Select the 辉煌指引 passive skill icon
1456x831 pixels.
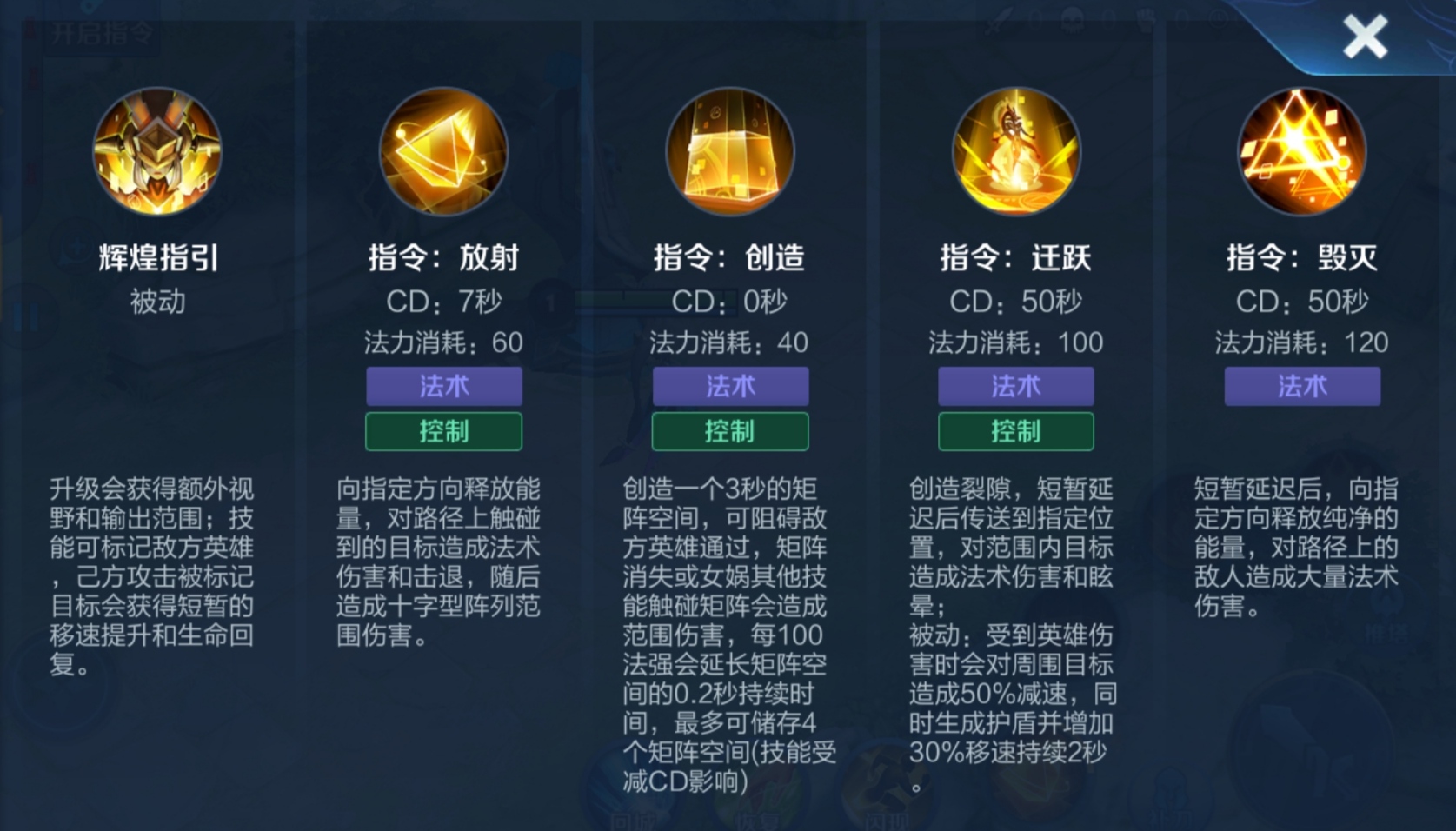[x=156, y=151]
